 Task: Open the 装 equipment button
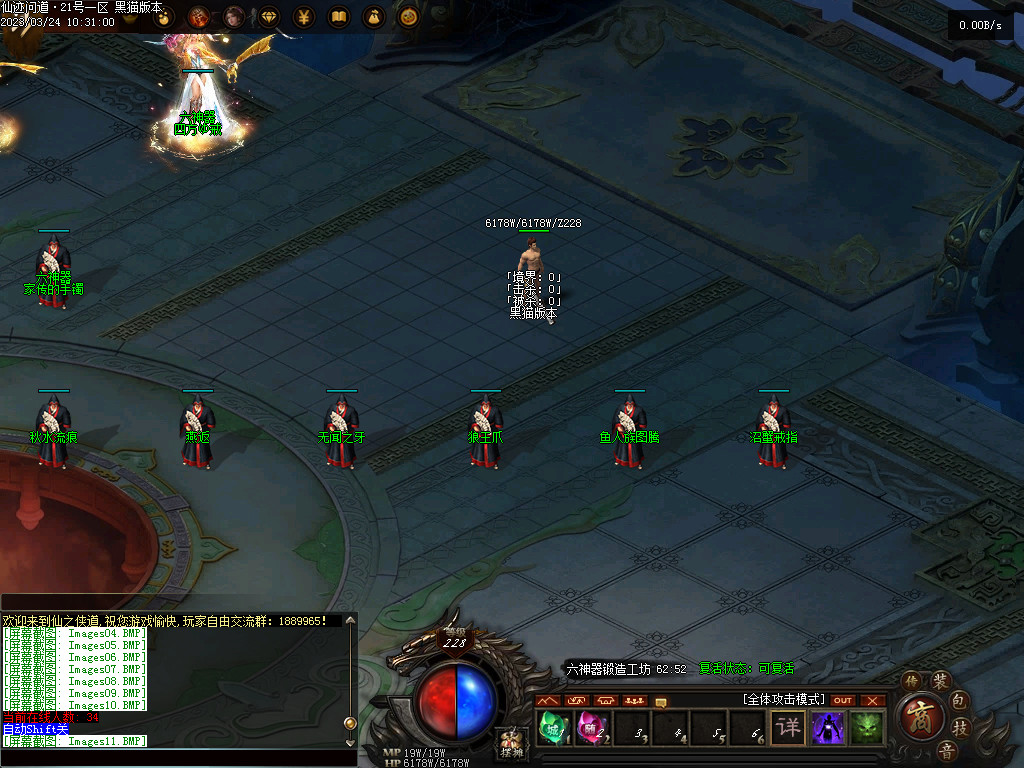click(940, 682)
